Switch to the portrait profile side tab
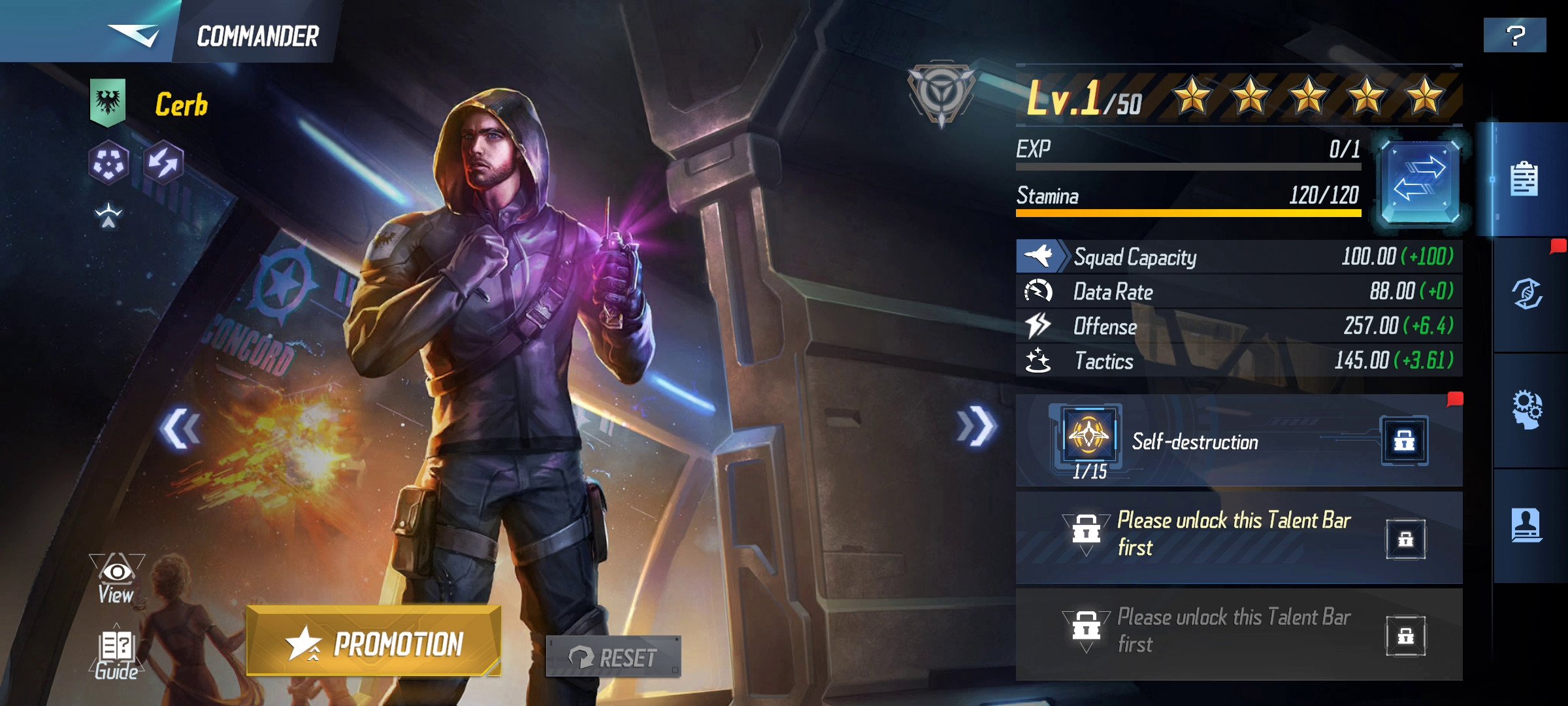1568x706 pixels. pyautogui.click(x=1527, y=526)
